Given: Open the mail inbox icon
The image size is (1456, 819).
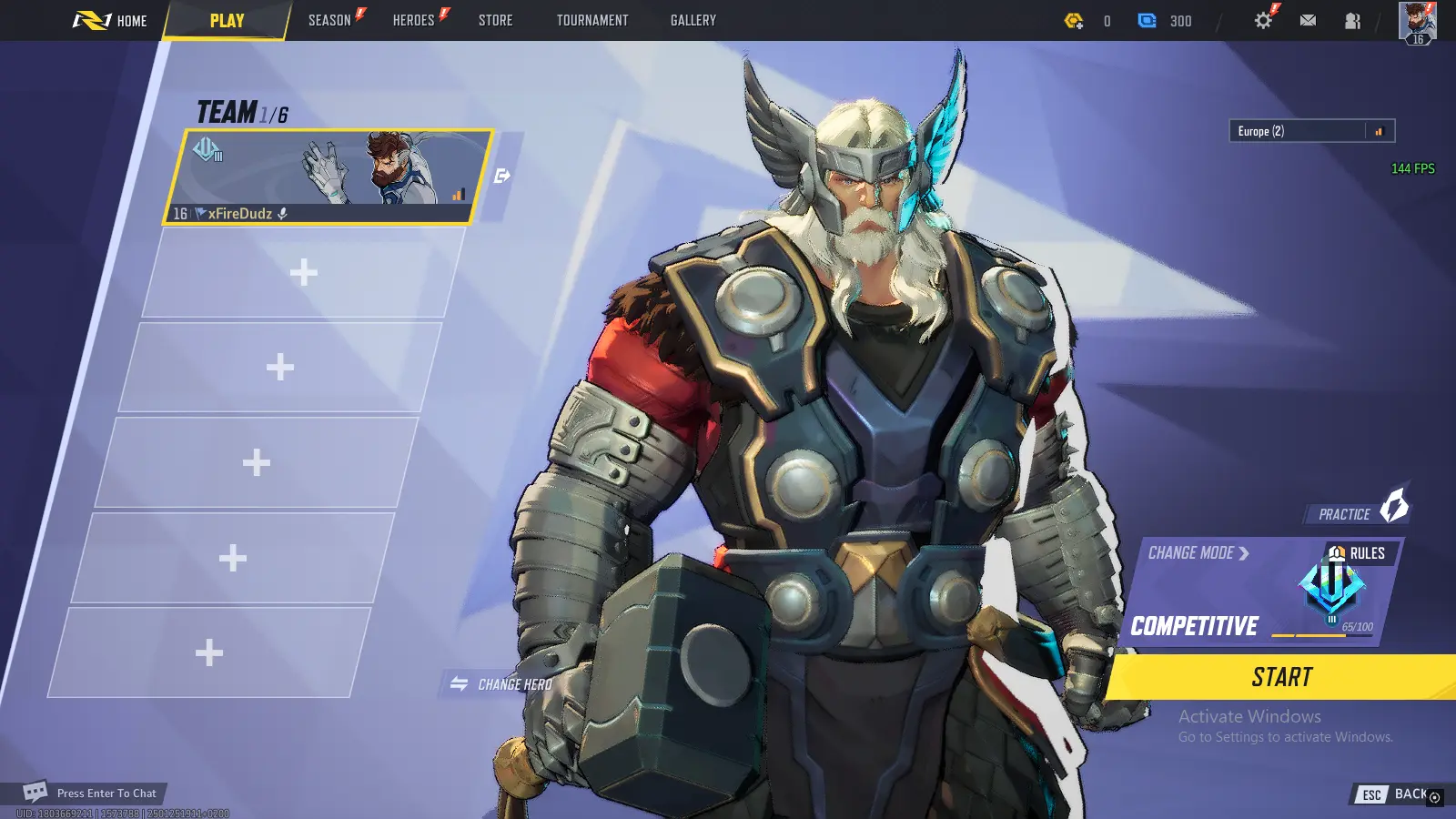Looking at the screenshot, I should pos(1308,19).
